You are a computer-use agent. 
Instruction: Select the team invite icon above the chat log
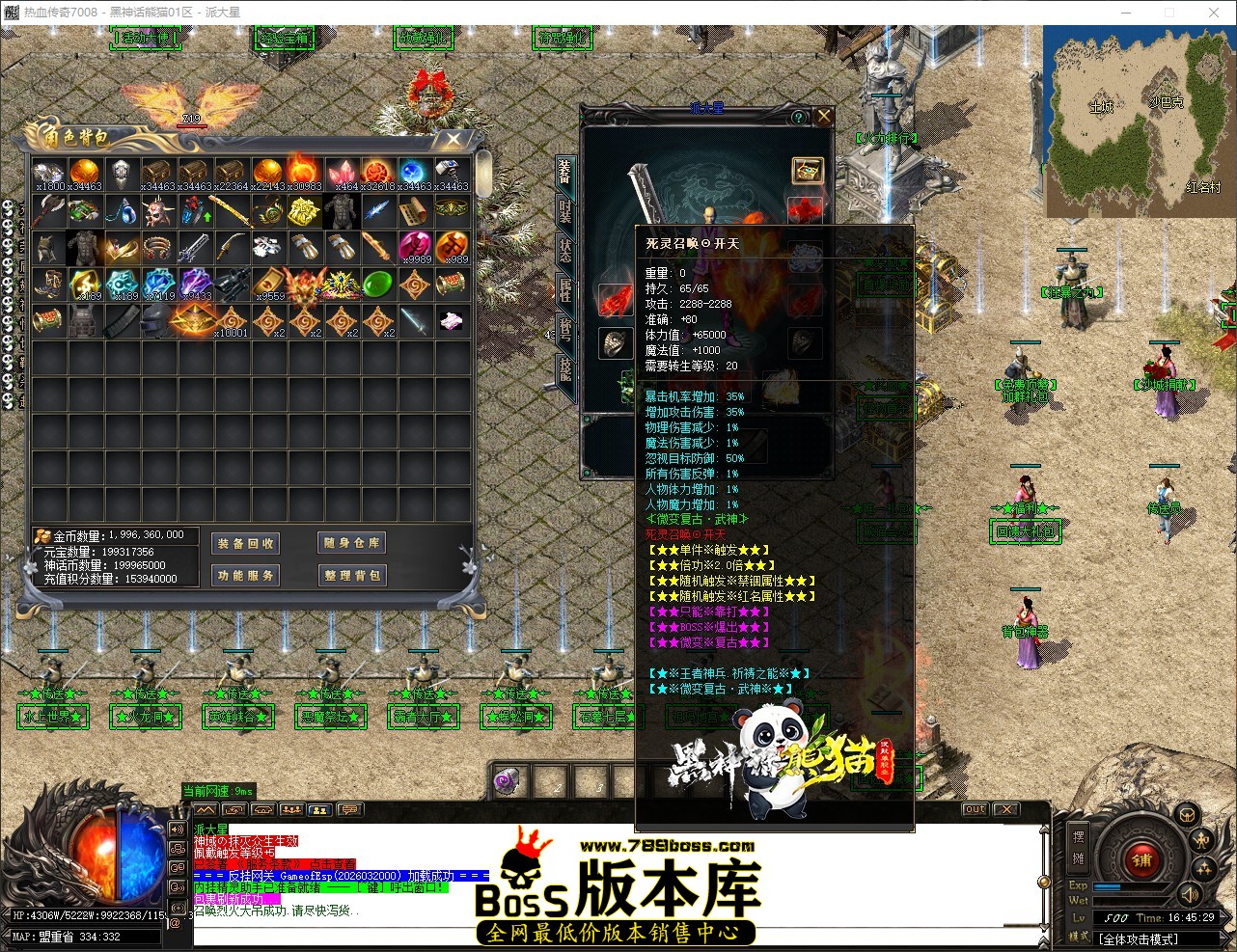click(x=292, y=810)
